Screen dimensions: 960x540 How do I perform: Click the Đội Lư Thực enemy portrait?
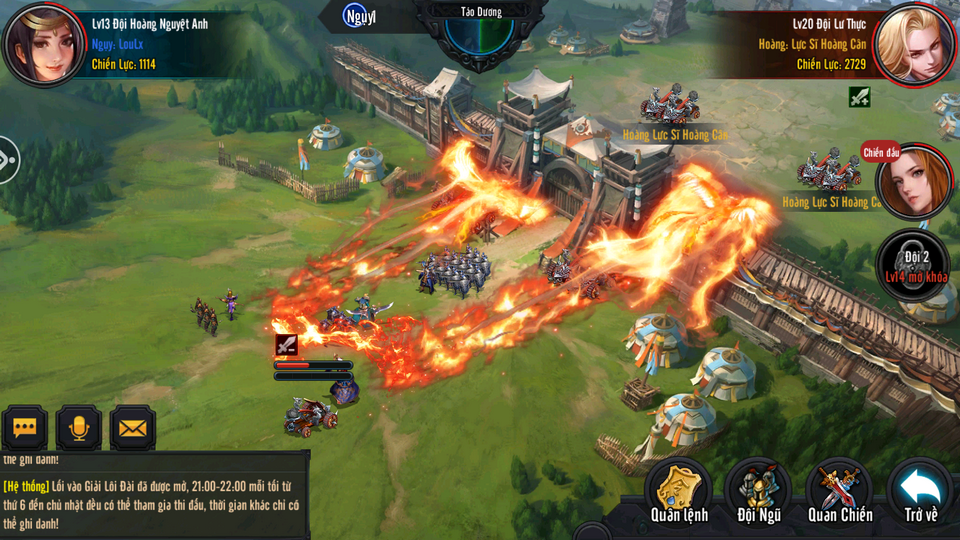(x=914, y=44)
